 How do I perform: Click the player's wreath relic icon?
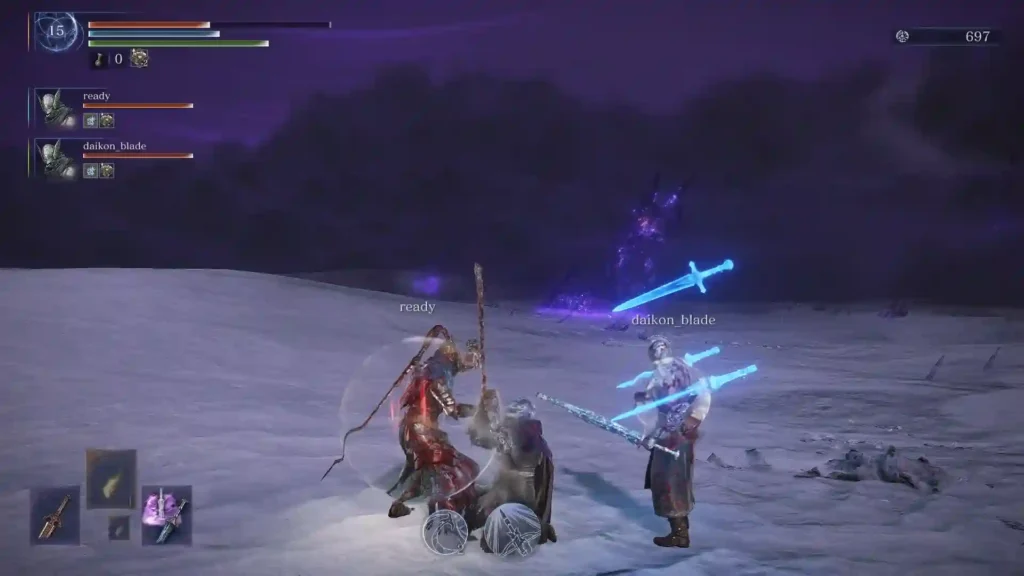click(139, 59)
